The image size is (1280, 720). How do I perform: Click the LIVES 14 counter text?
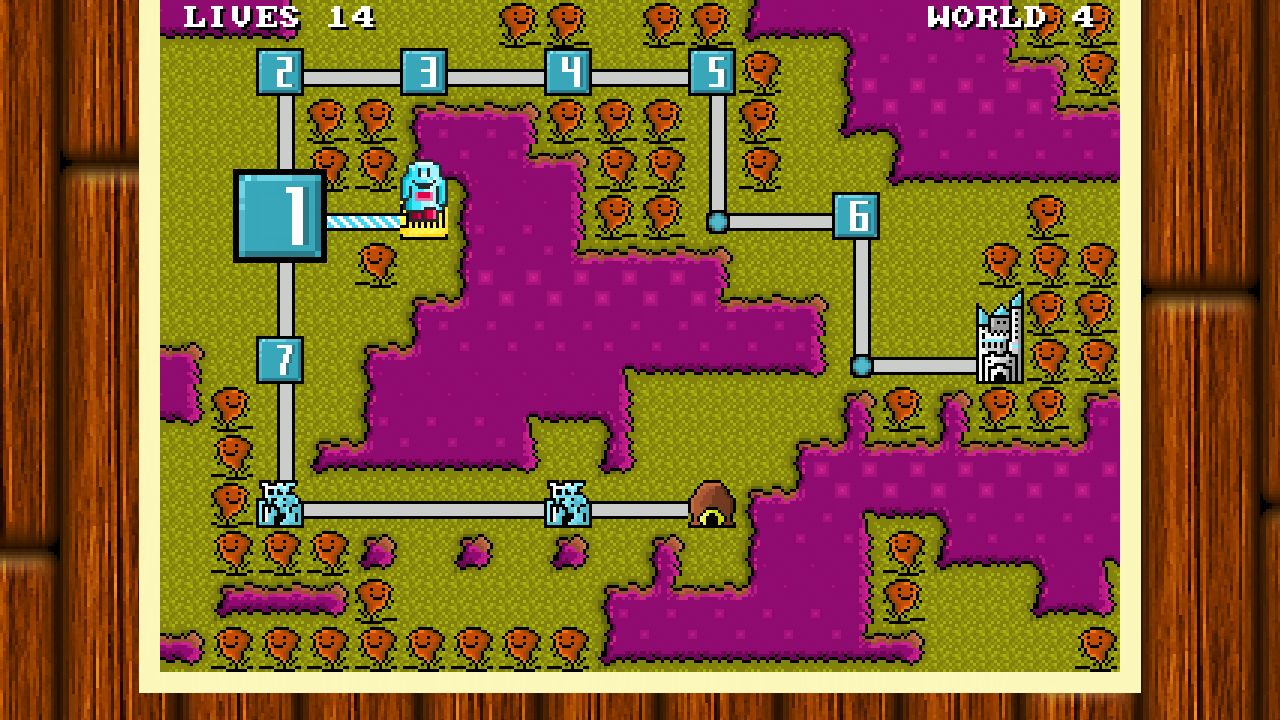pos(280,17)
